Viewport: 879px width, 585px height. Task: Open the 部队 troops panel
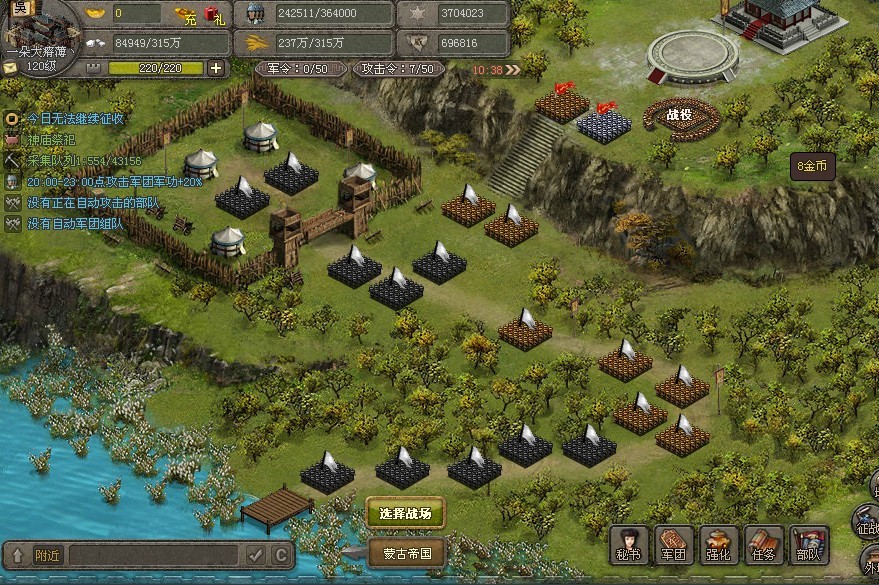point(809,545)
